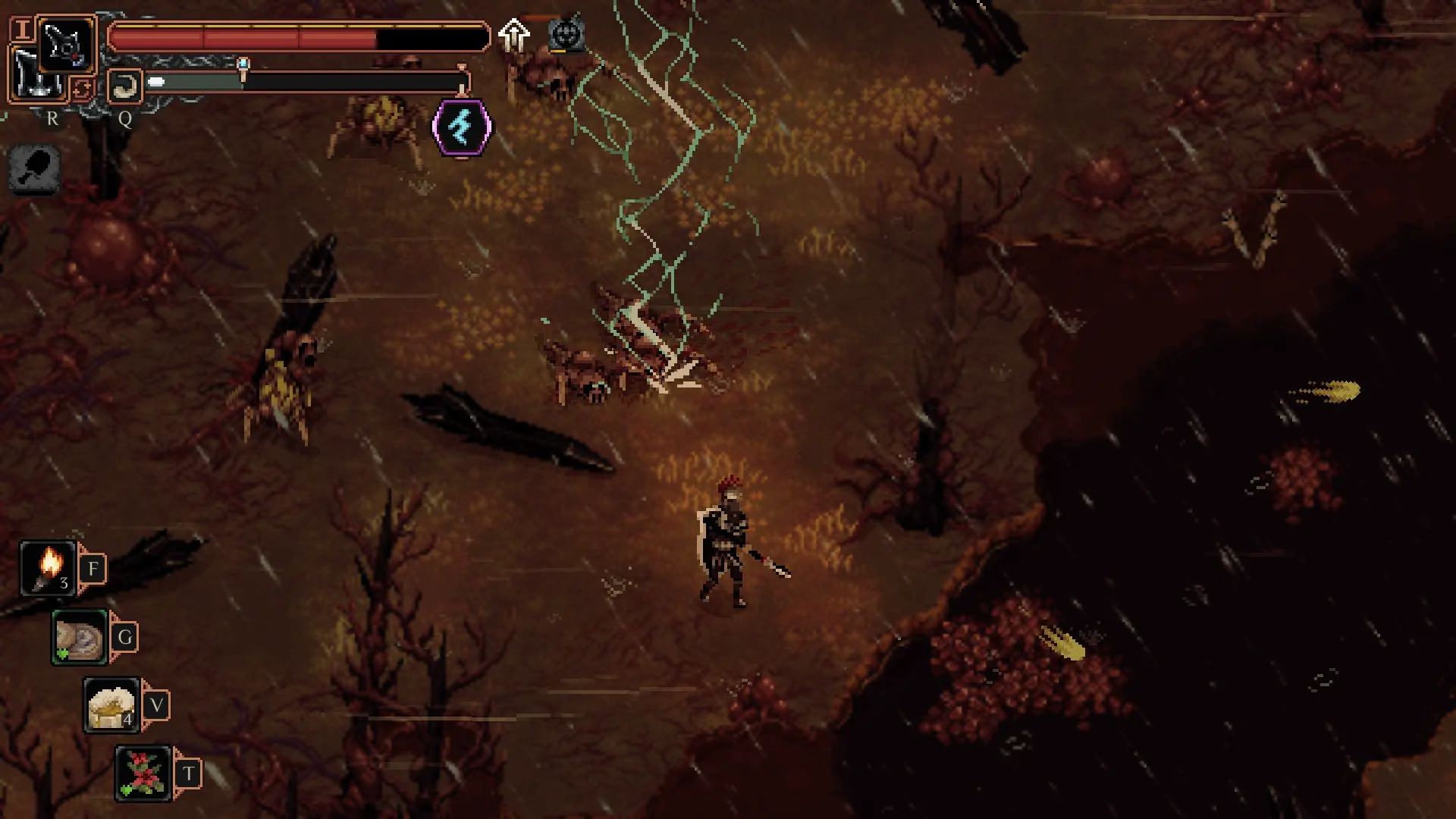
Task: Click the purple lightning rune emblem
Action: 463,126
